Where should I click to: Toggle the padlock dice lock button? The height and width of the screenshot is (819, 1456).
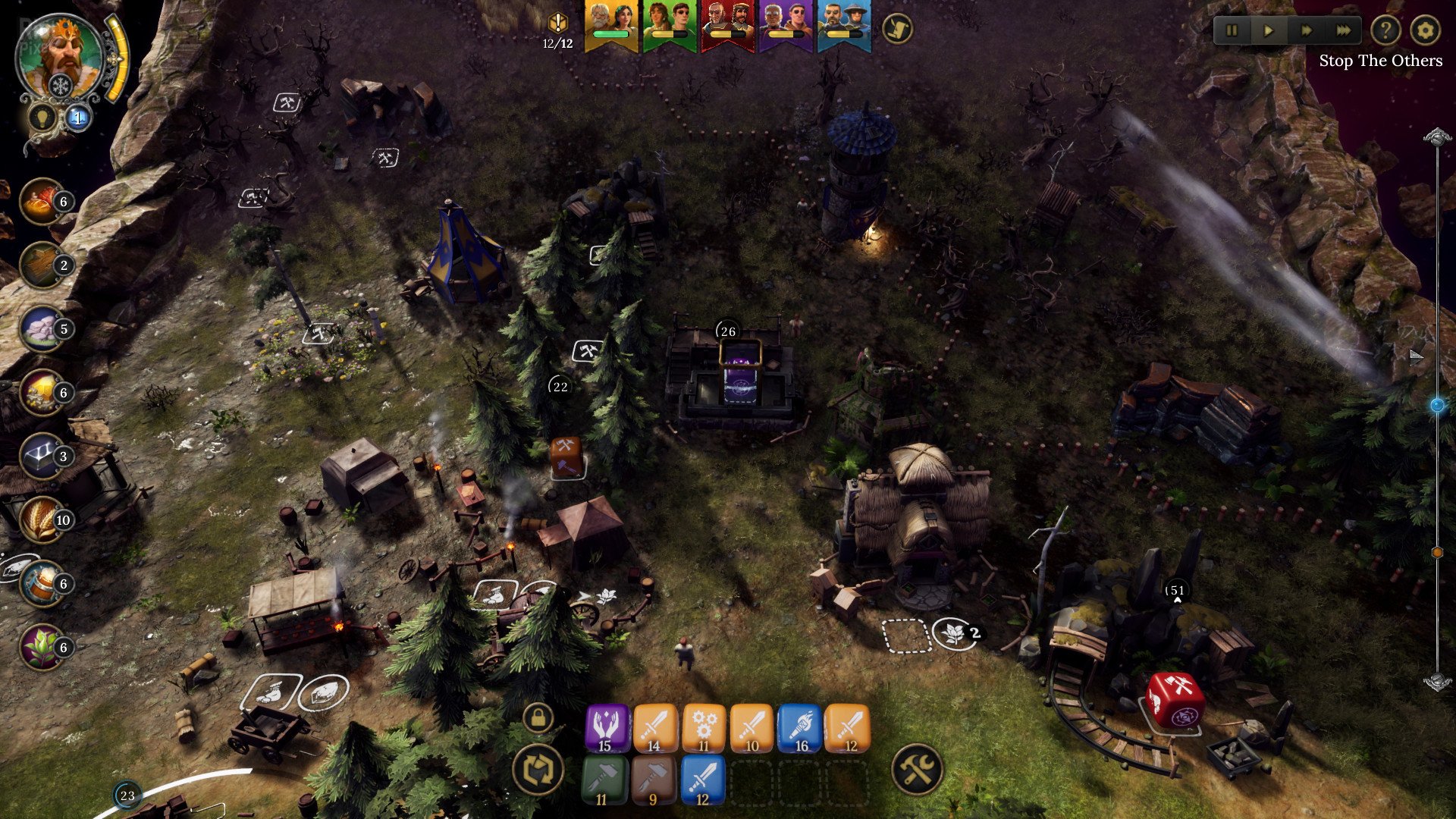538,717
